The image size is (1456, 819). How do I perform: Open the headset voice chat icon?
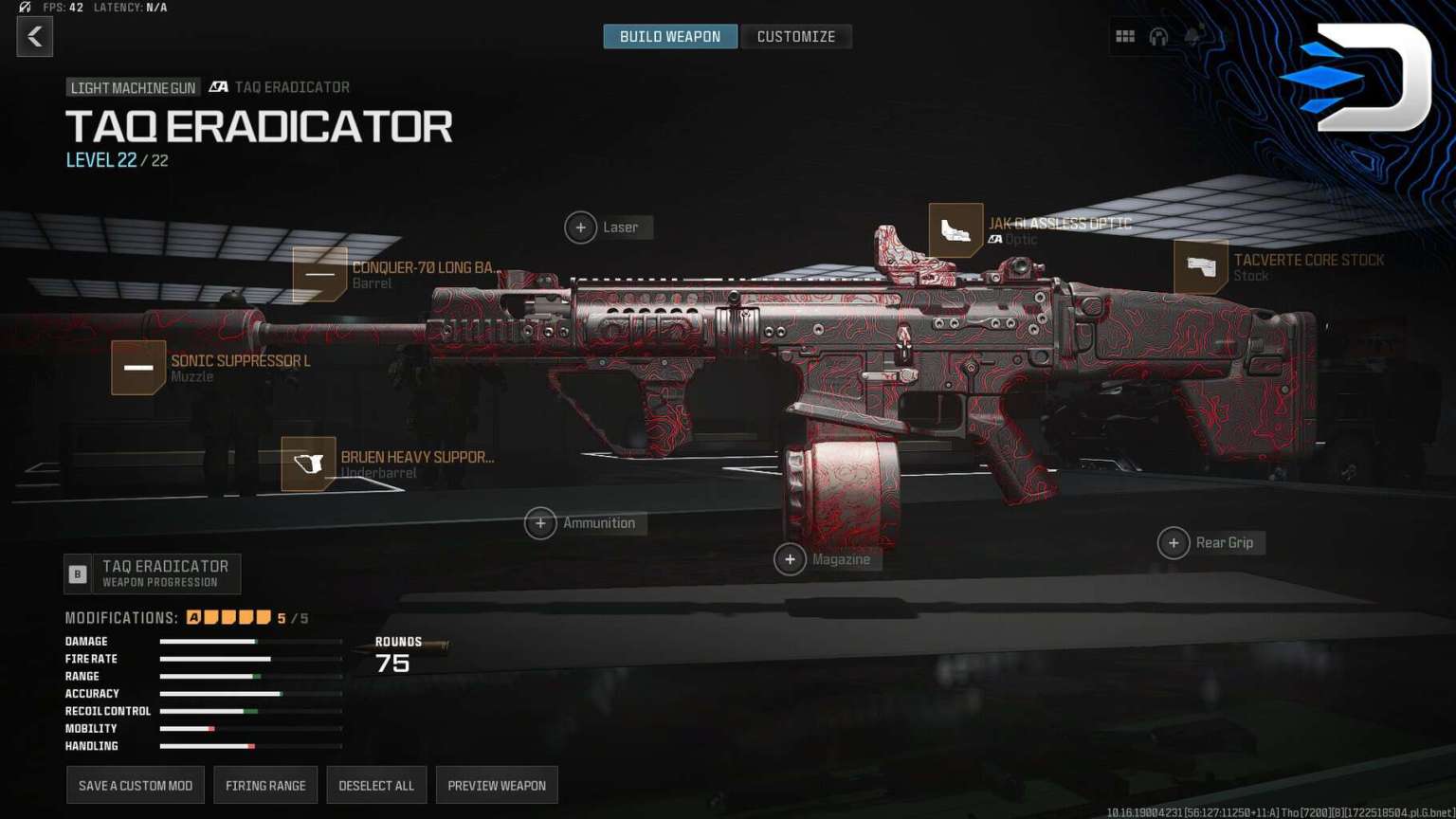point(1158,37)
